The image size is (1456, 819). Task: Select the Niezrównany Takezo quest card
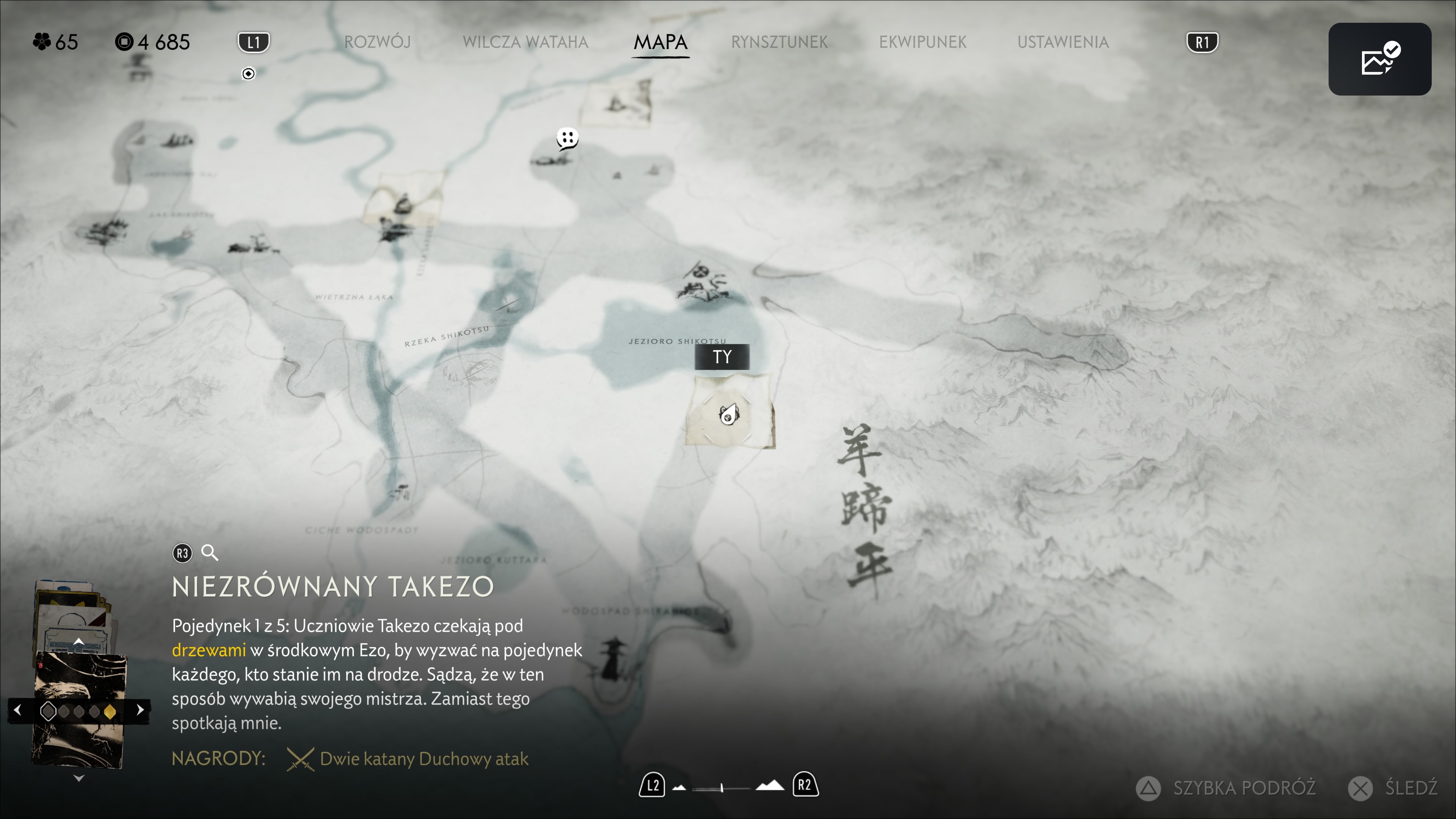point(79,710)
